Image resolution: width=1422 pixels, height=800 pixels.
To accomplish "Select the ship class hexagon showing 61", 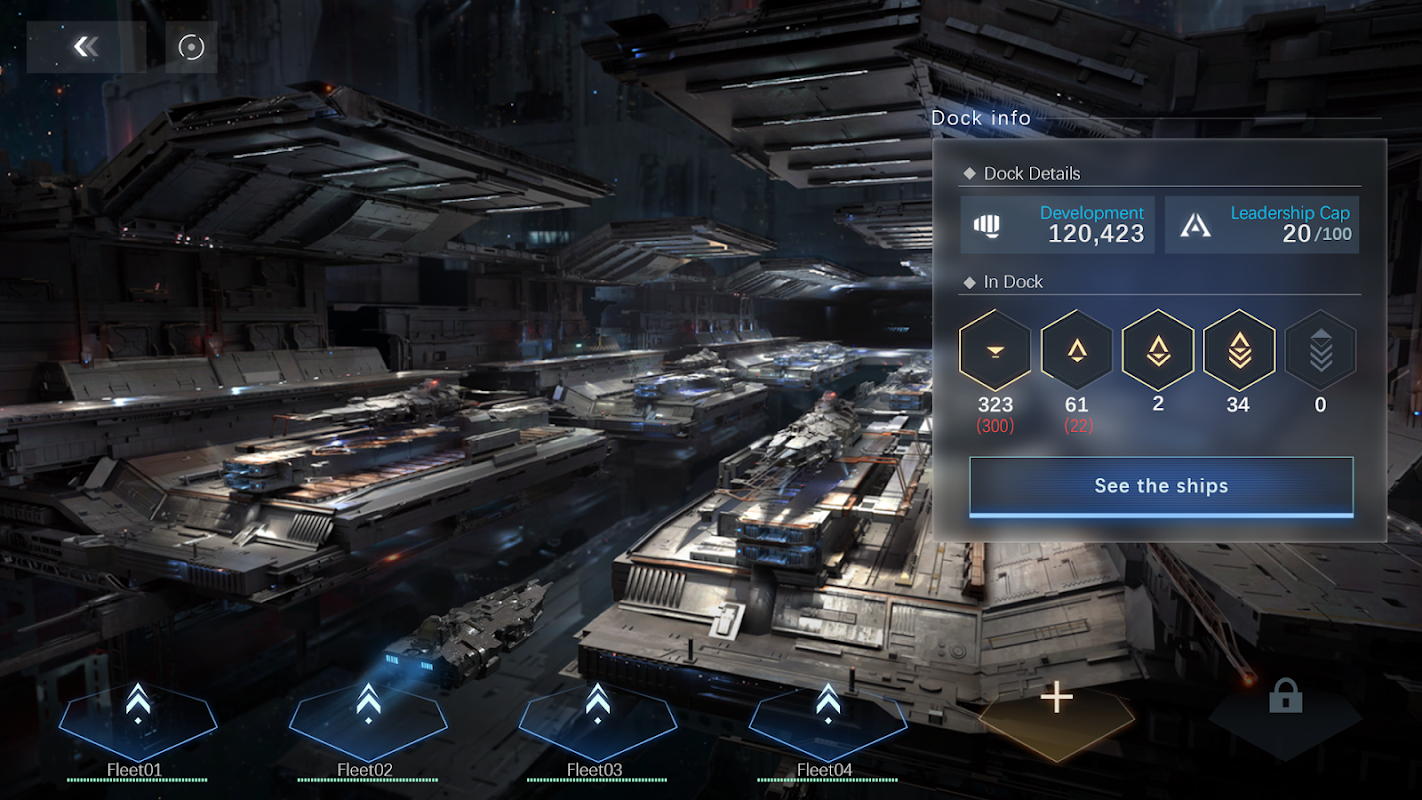I will (x=1076, y=350).
